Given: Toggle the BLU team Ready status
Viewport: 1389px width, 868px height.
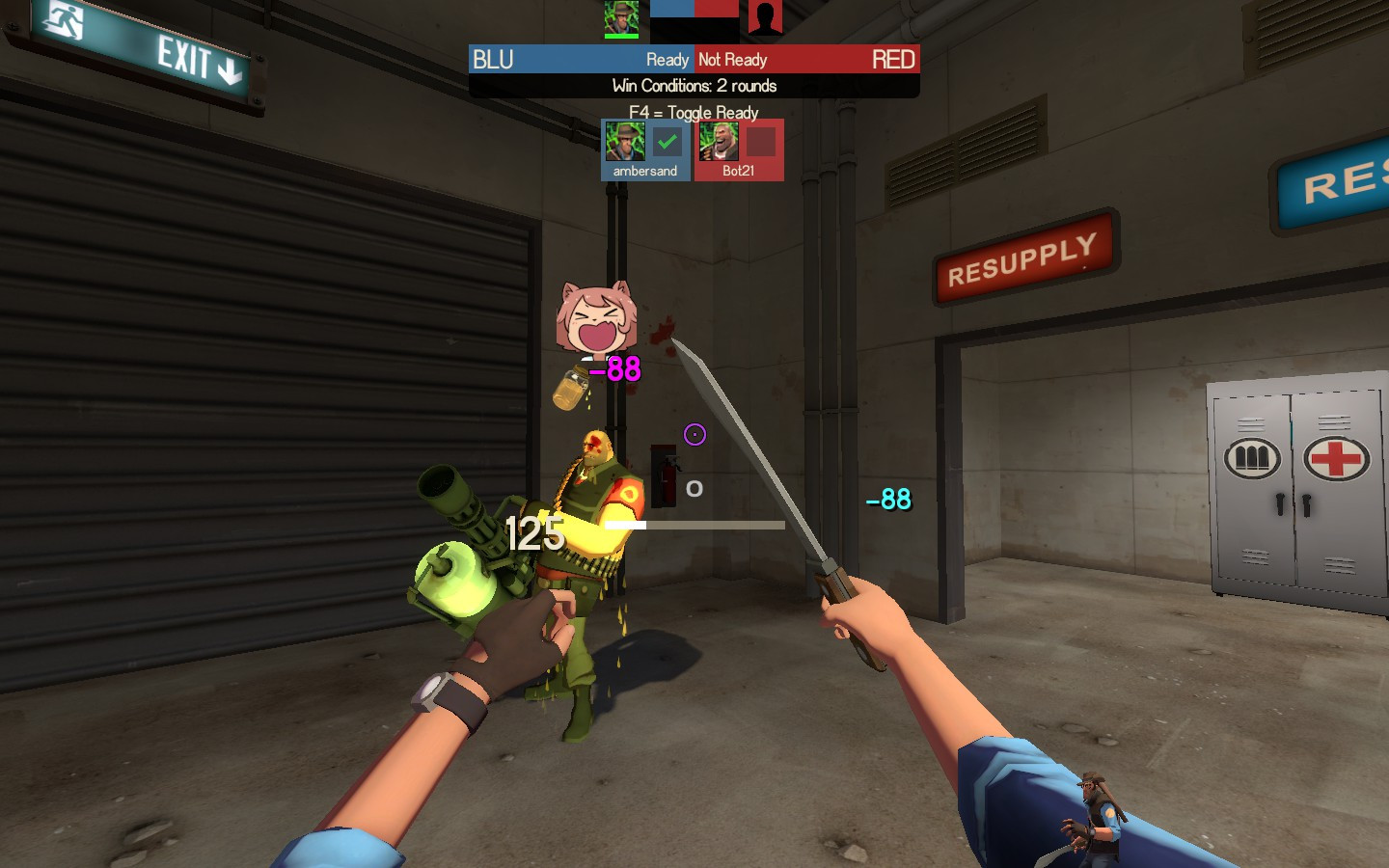Looking at the screenshot, I should click(668, 59).
